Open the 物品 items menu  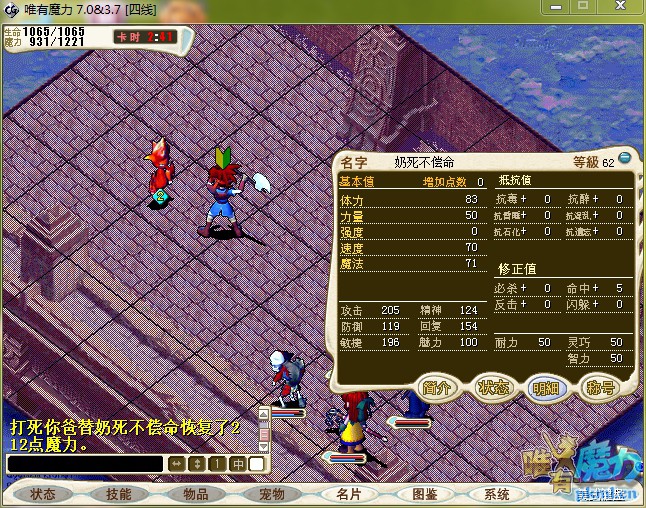point(195,494)
